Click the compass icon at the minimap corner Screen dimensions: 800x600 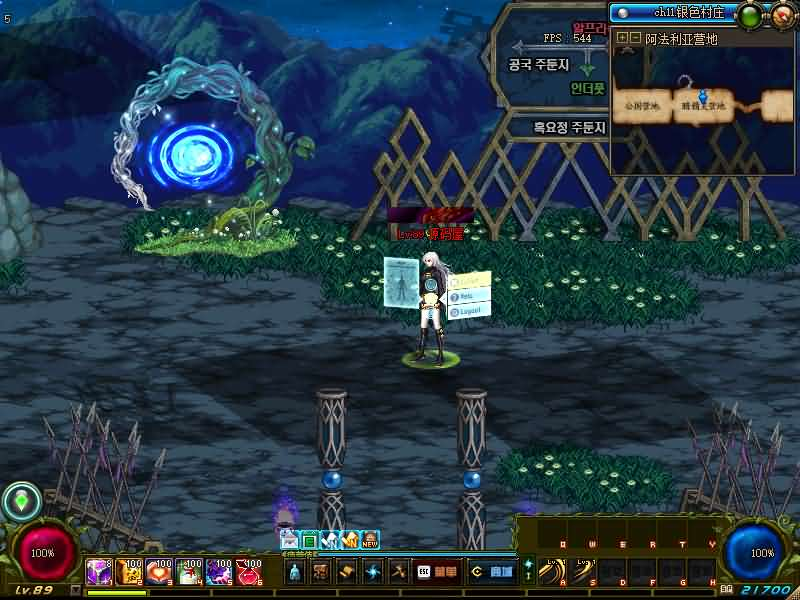pos(783,14)
